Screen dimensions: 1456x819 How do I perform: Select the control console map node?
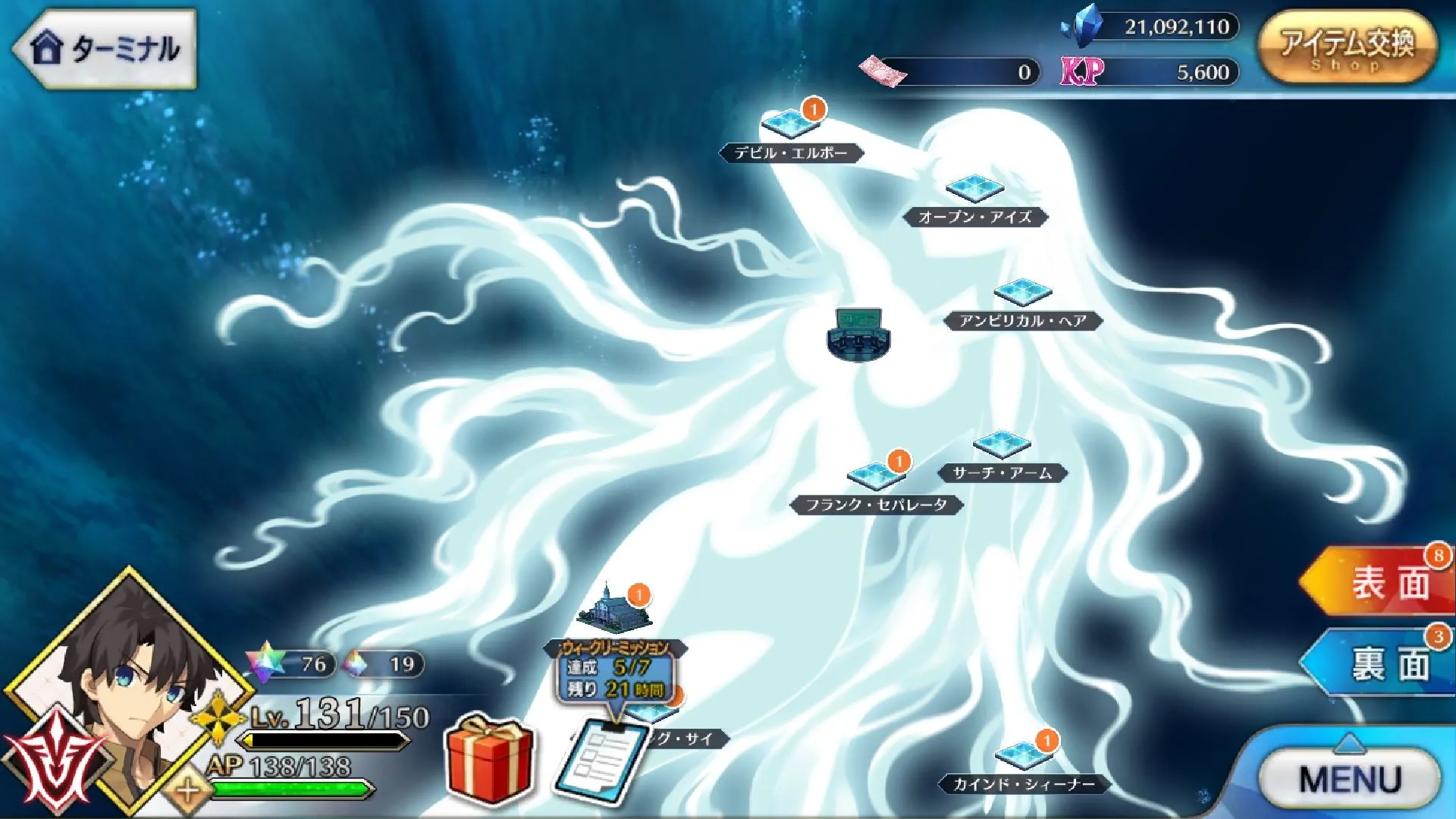(x=858, y=334)
